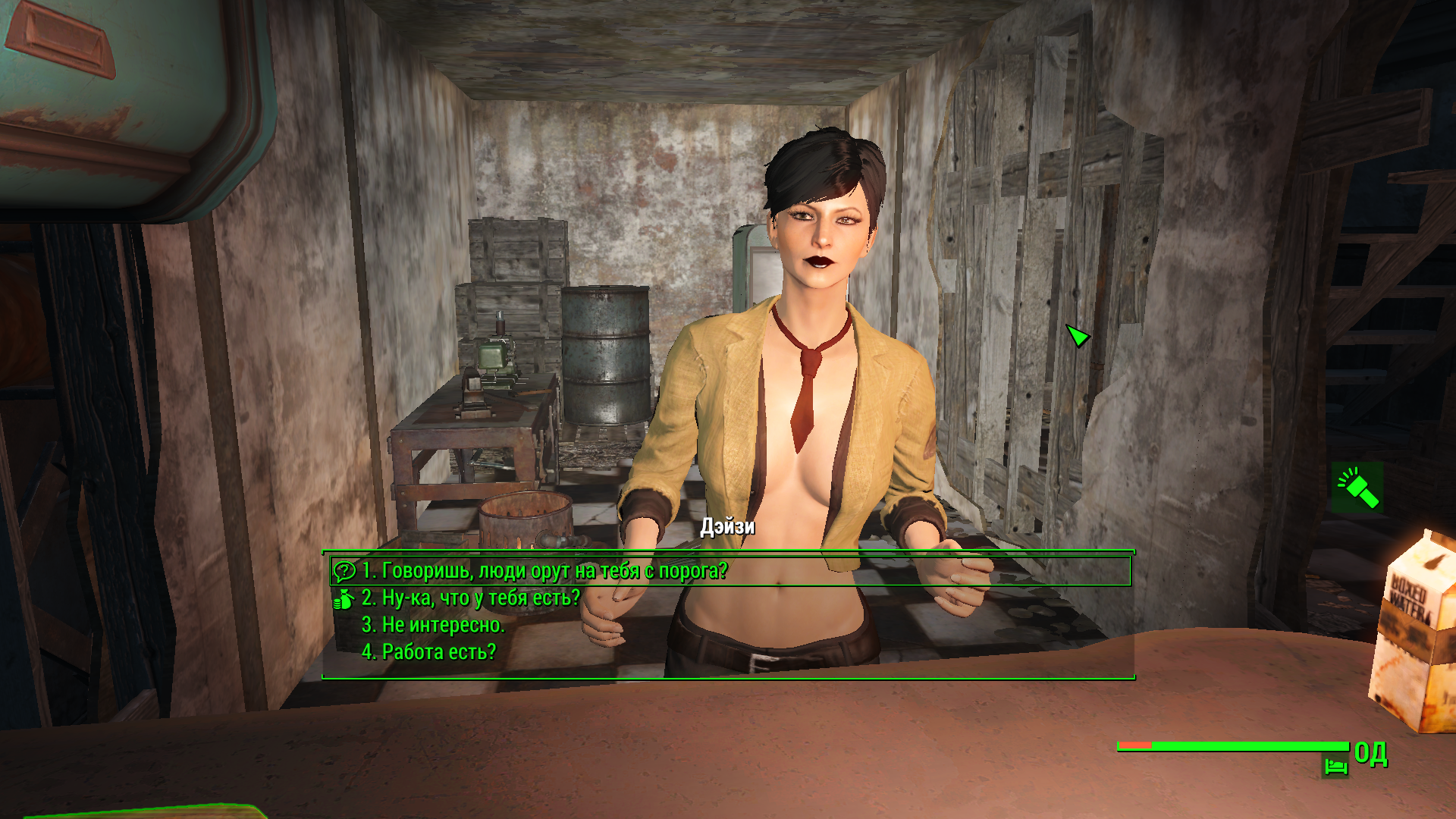Toggle the green flashlight icon

click(x=1357, y=488)
